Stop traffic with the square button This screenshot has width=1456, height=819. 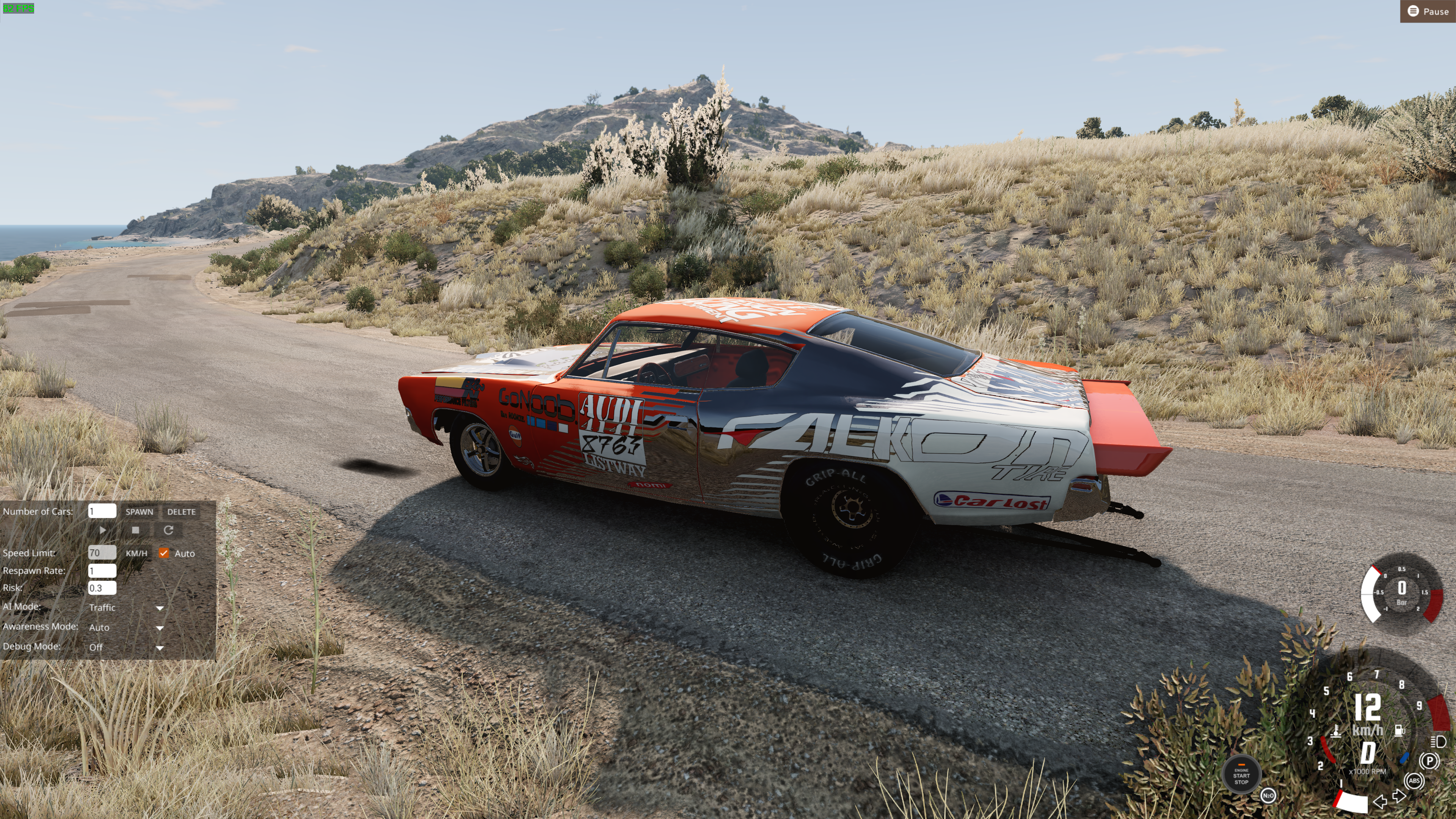click(135, 530)
